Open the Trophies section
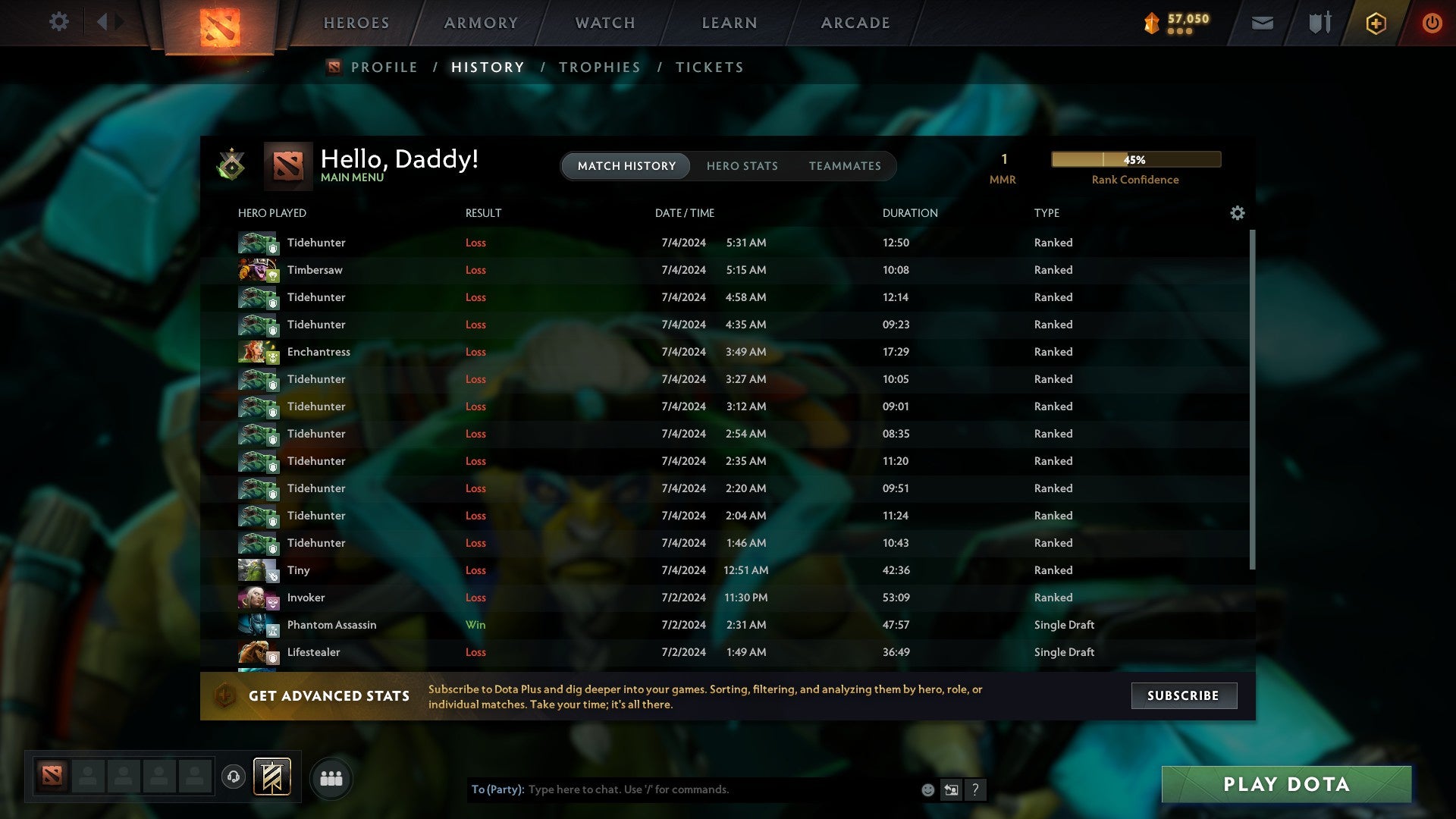The image size is (1456, 819). [599, 67]
